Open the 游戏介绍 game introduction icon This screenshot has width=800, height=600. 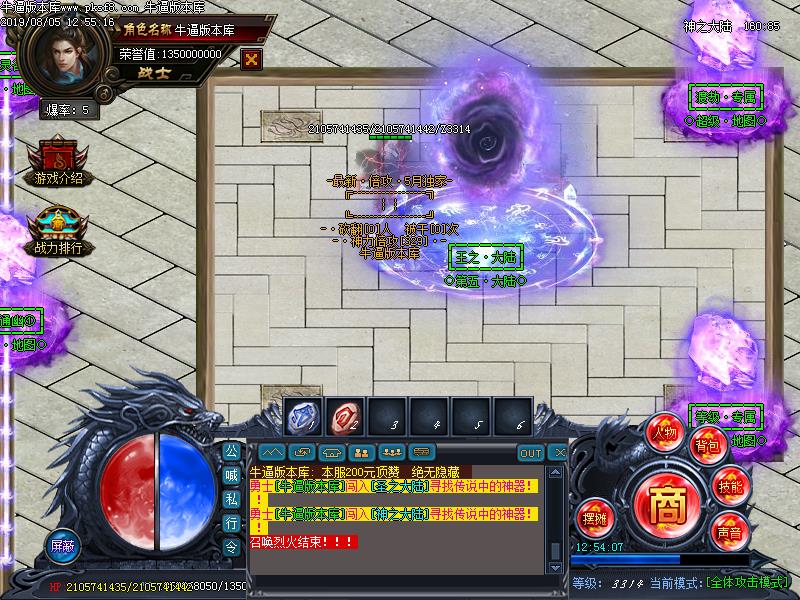click(57, 160)
